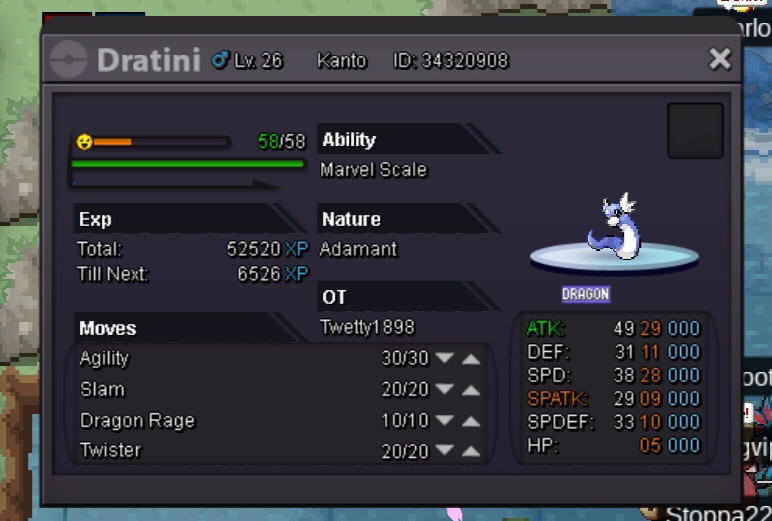Screen dimensions: 772x521
Task: Move Slam up in the move list
Action: (471, 390)
